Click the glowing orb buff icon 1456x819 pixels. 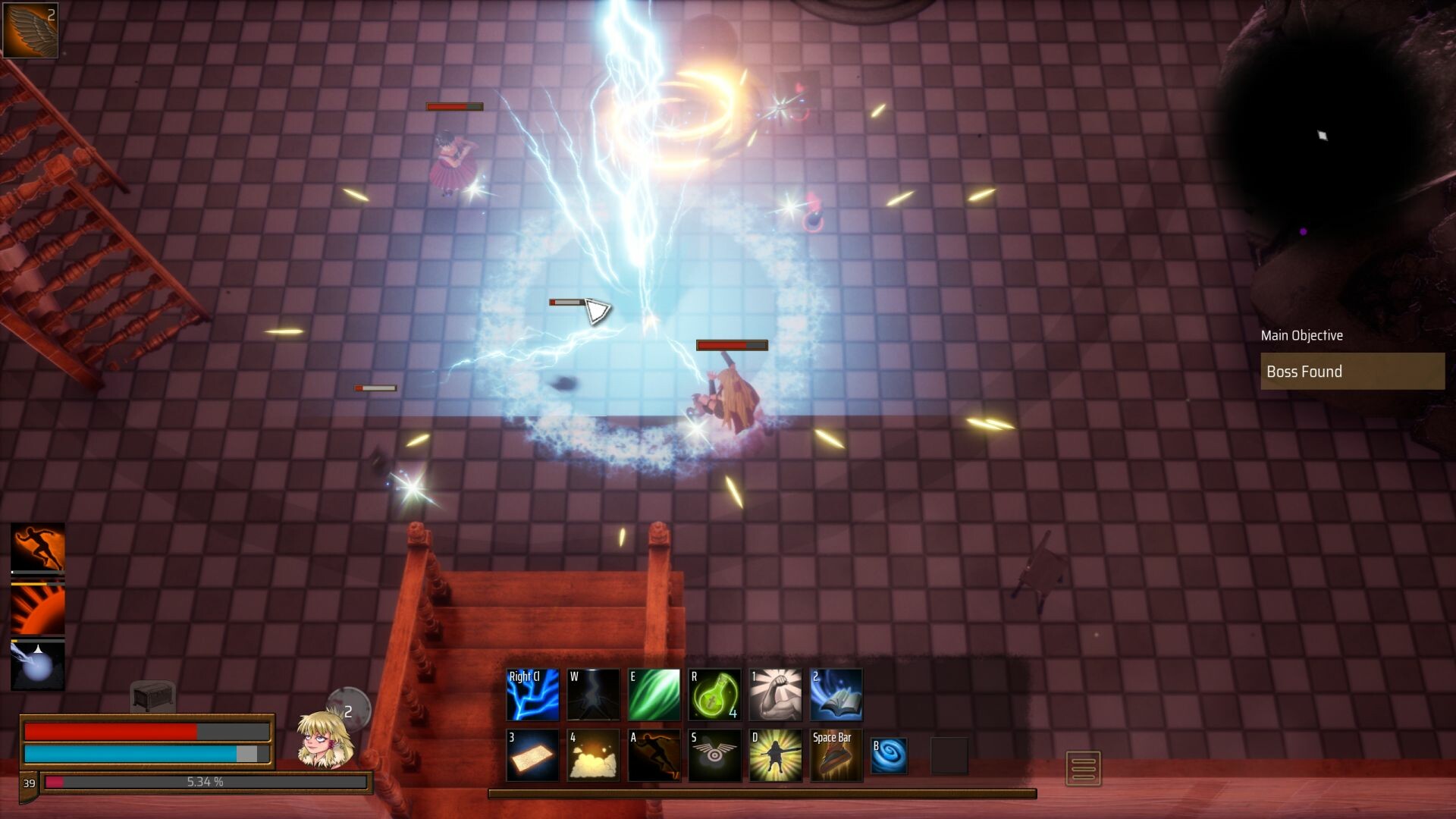[x=36, y=667]
